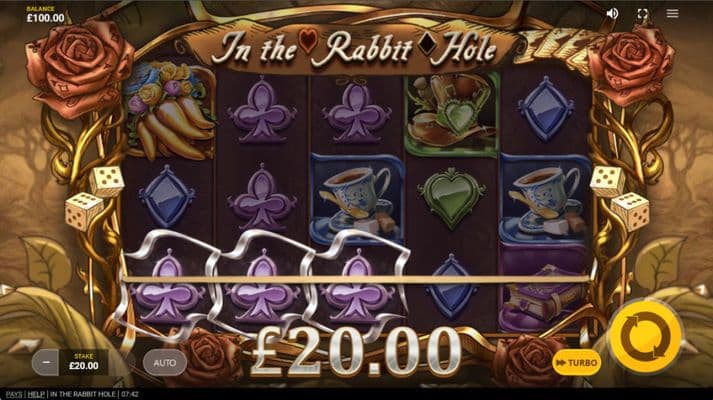Open the Pays paytable link
713x400 pixels.
click(12, 394)
